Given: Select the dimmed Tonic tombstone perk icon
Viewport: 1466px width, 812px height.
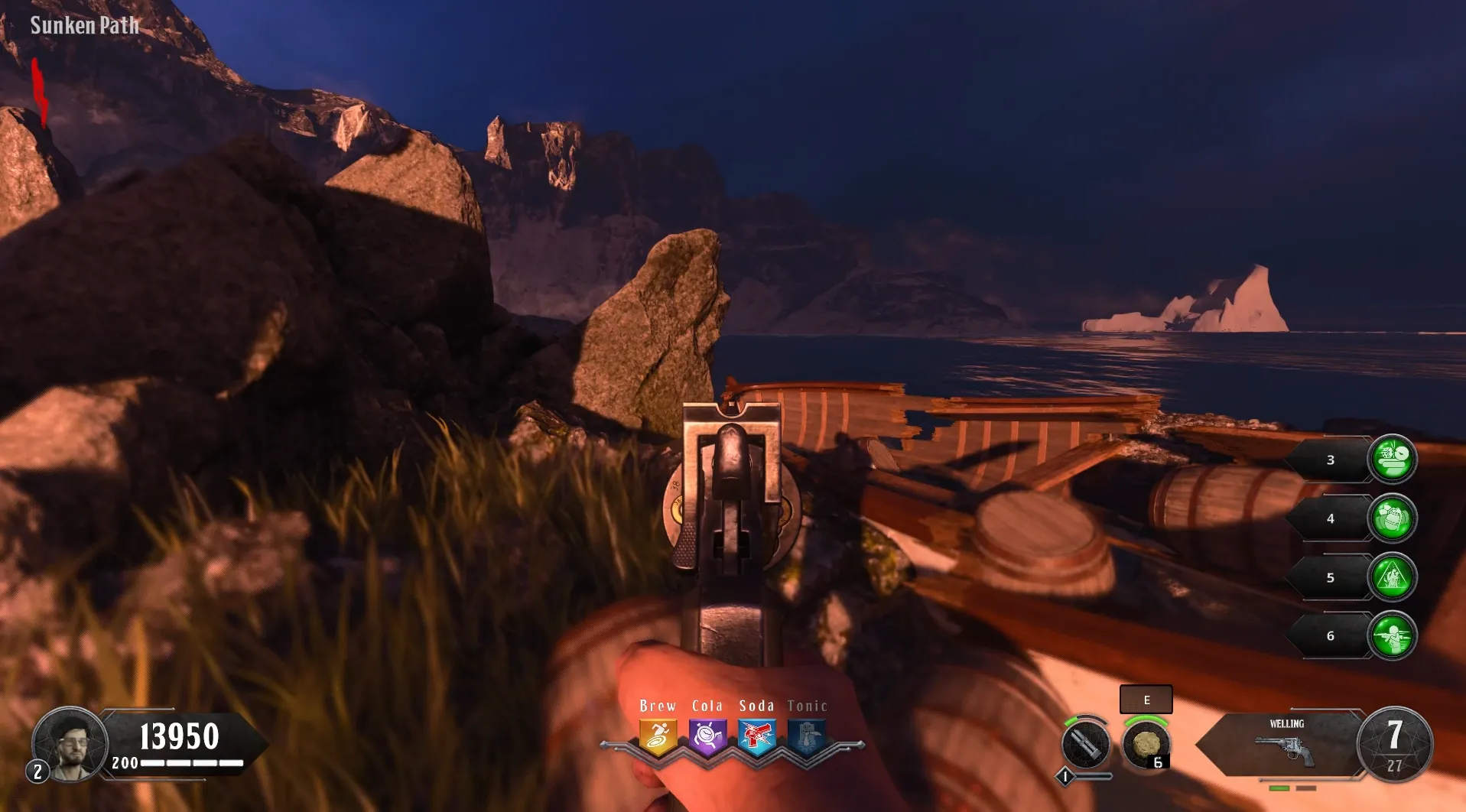Looking at the screenshot, I should (807, 737).
